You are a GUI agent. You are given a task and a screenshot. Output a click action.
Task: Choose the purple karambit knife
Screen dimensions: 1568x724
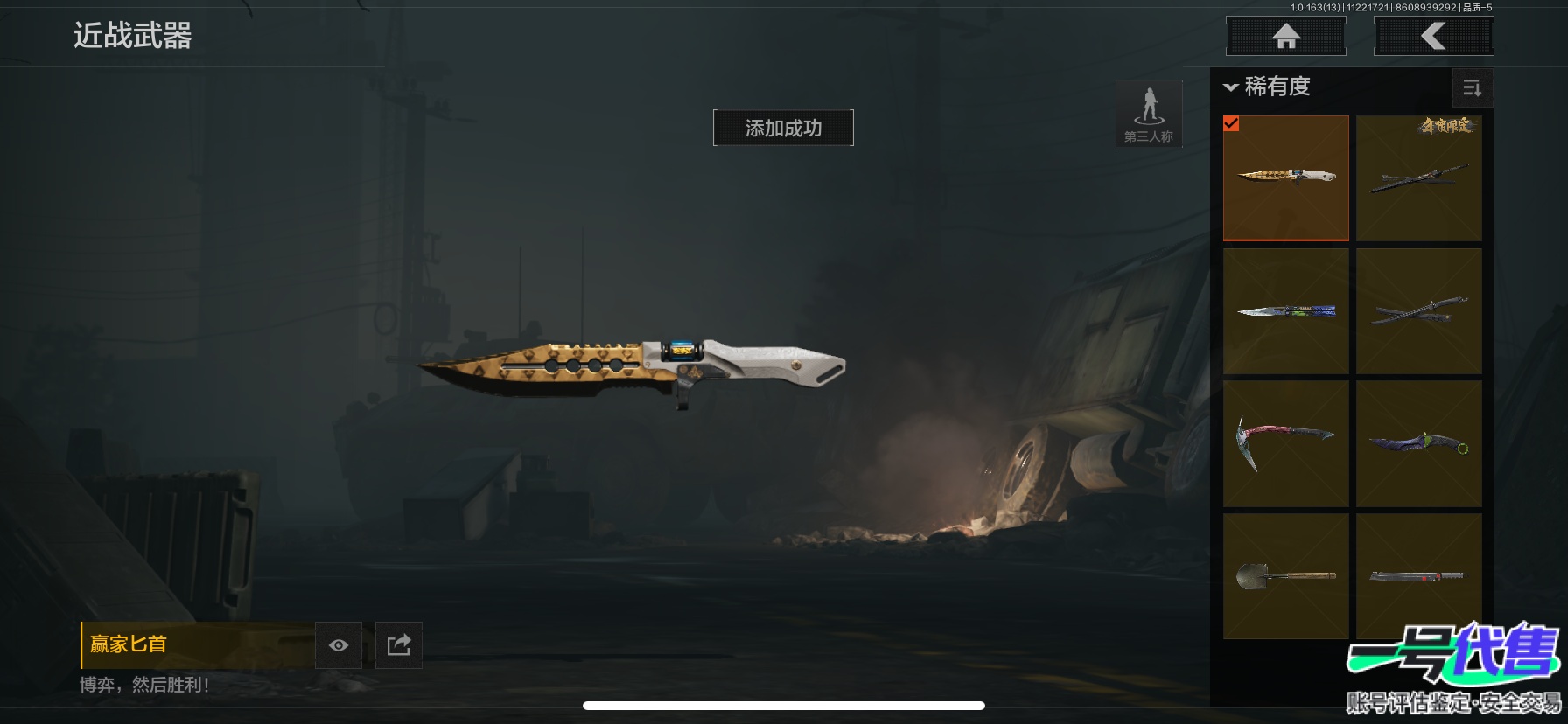(x=1418, y=443)
